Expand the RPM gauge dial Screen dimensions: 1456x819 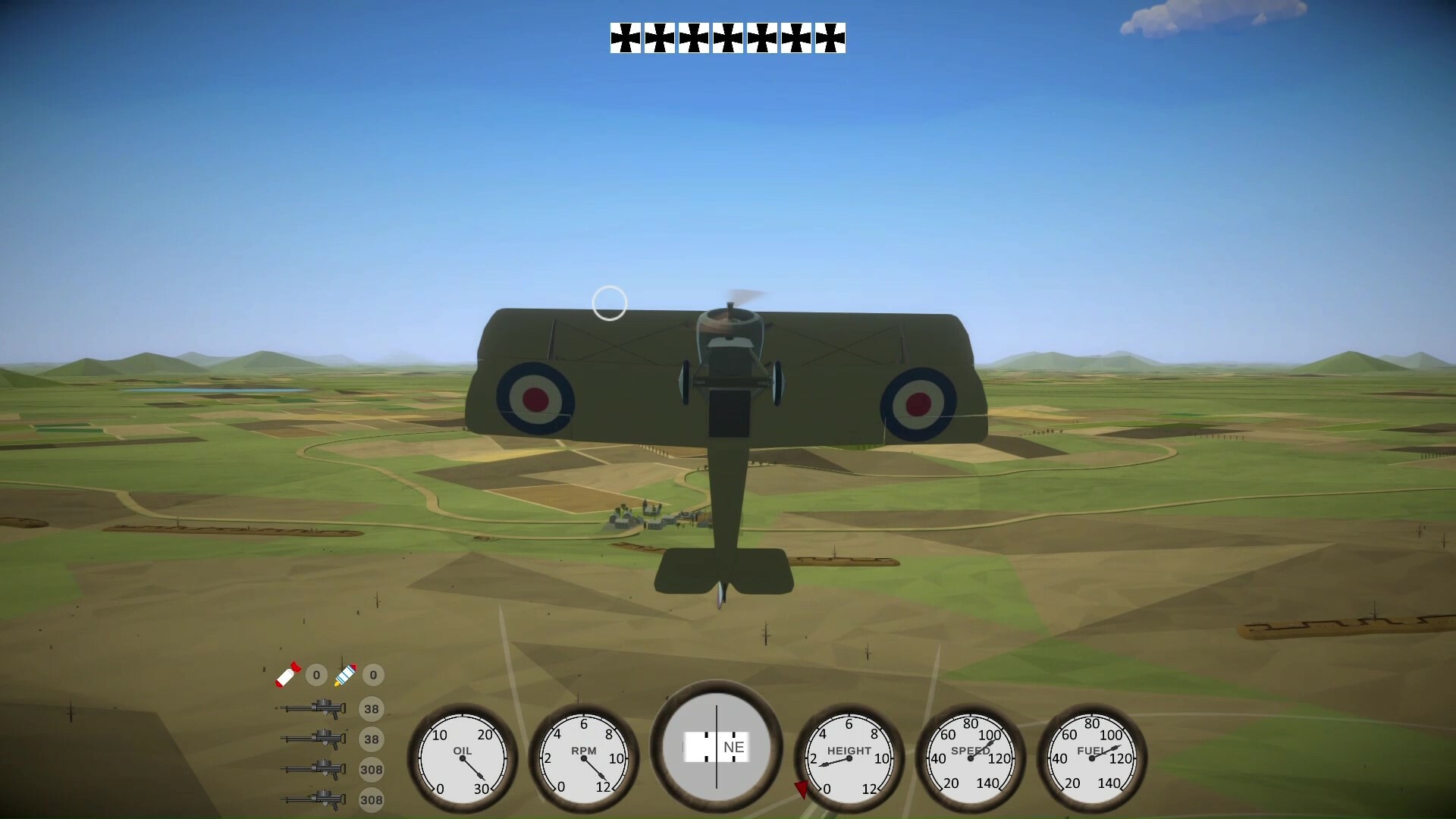click(x=582, y=758)
